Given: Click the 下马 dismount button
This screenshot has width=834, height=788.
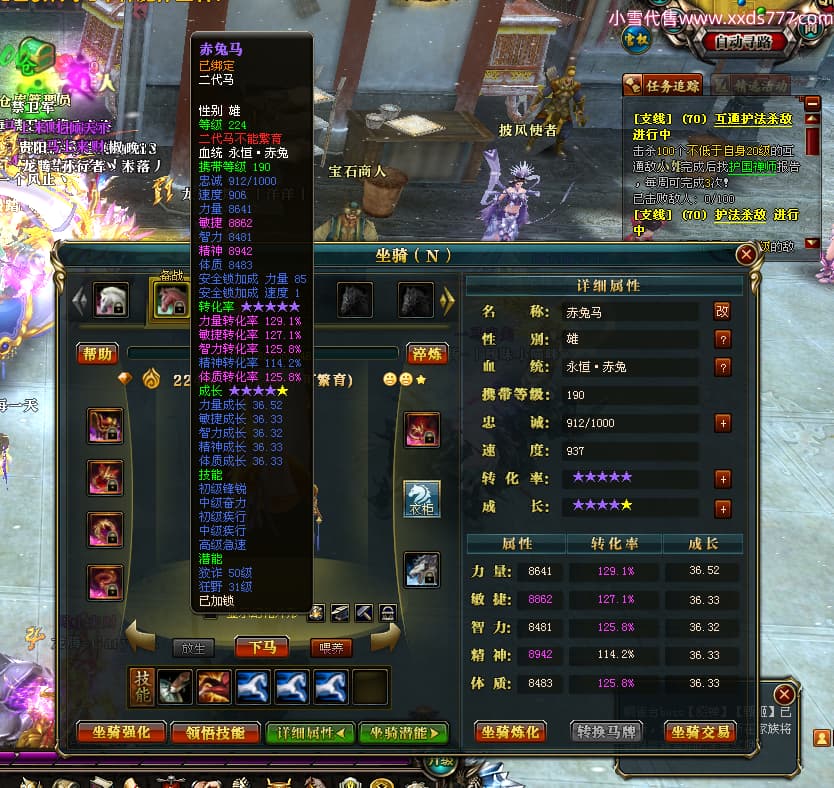Looking at the screenshot, I should pyautogui.click(x=263, y=647).
